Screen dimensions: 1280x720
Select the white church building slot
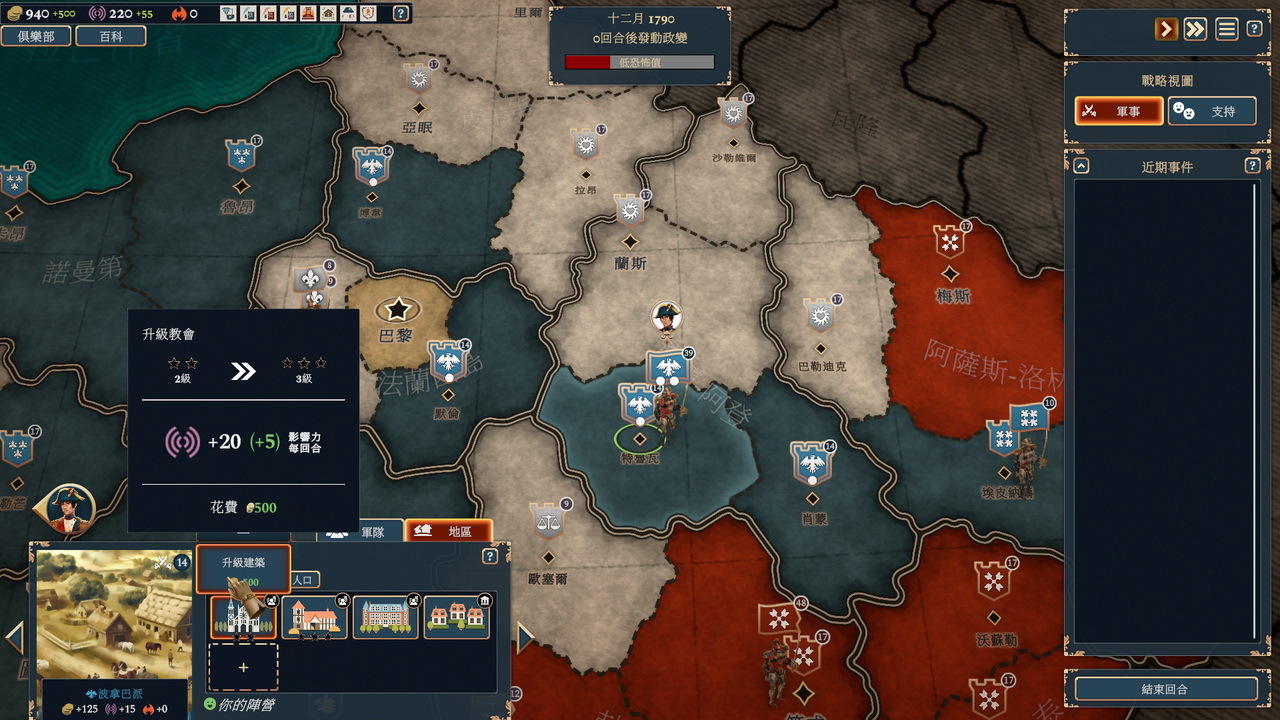coord(243,618)
